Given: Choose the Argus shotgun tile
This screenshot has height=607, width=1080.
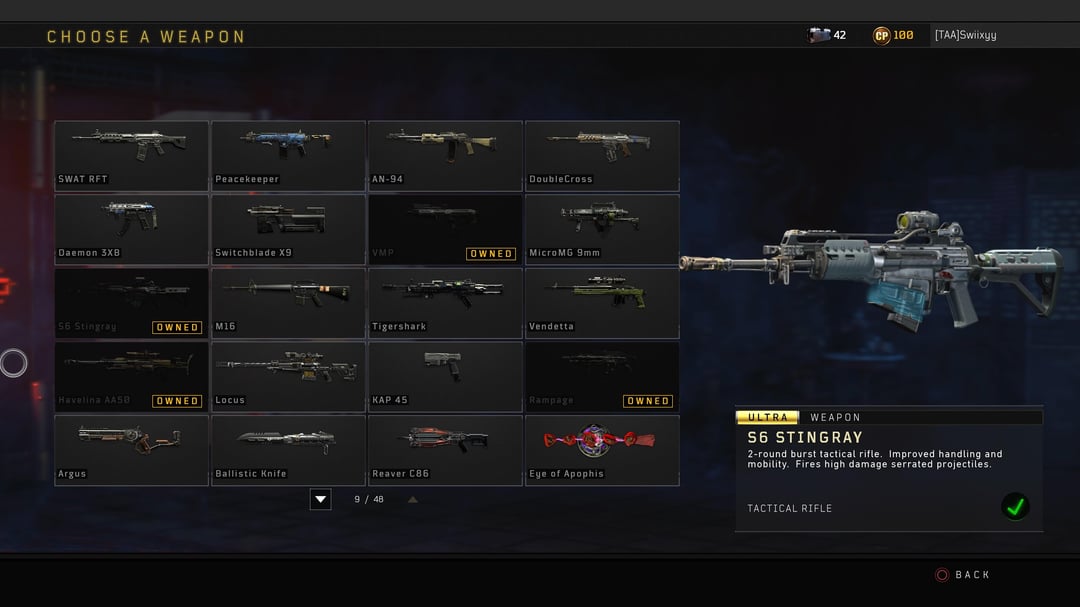Looking at the screenshot, I should [131, 450].
